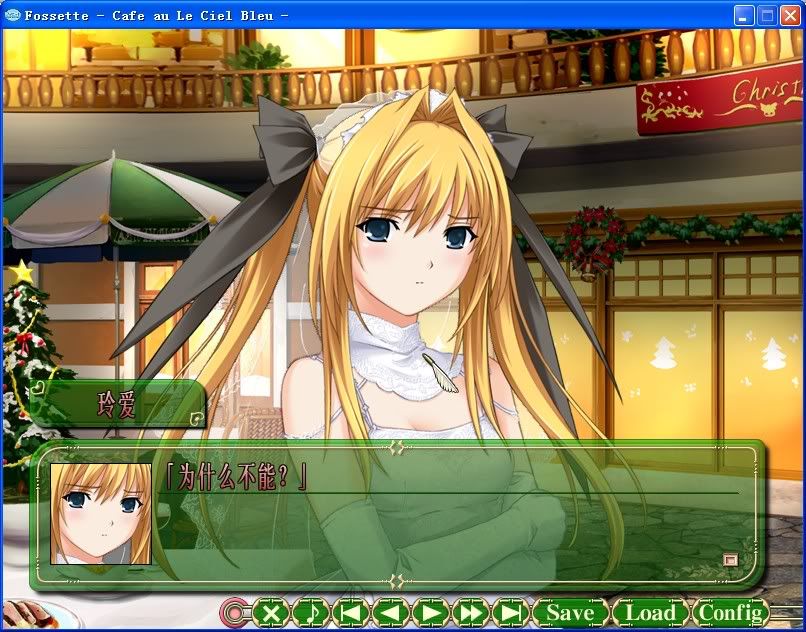Click the music note button

311,612
